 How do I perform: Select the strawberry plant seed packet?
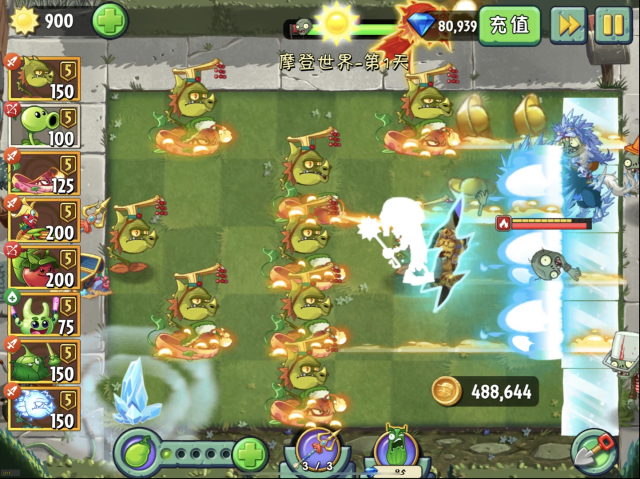[44, 267]
